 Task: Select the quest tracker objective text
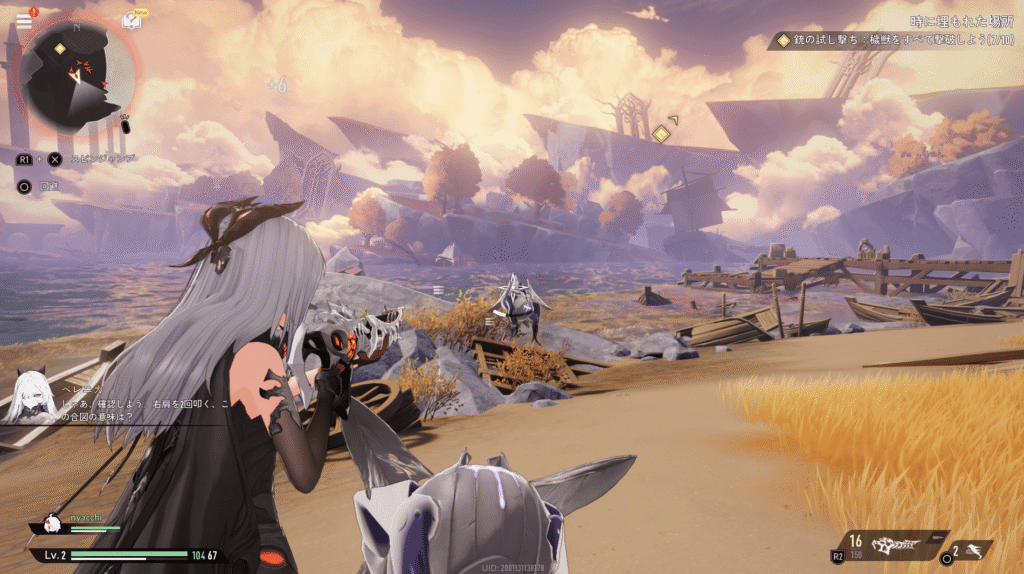click(899, 40)
